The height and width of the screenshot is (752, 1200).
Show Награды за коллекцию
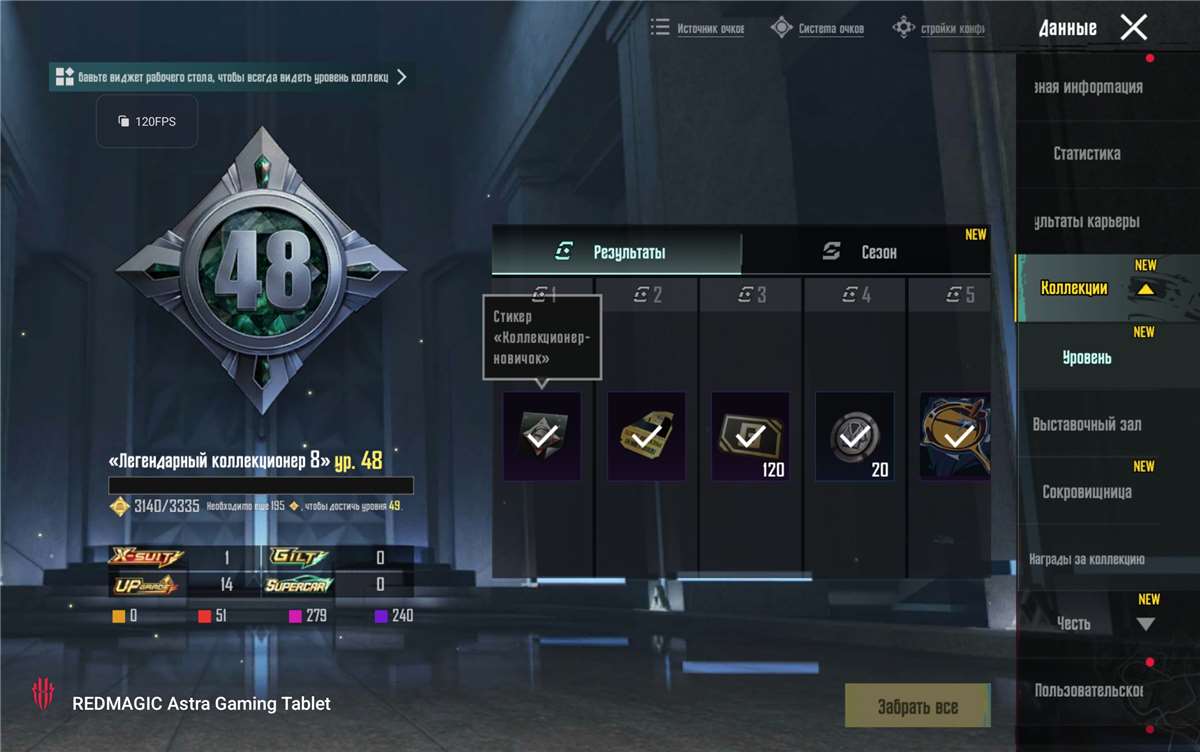[1087, 560]
